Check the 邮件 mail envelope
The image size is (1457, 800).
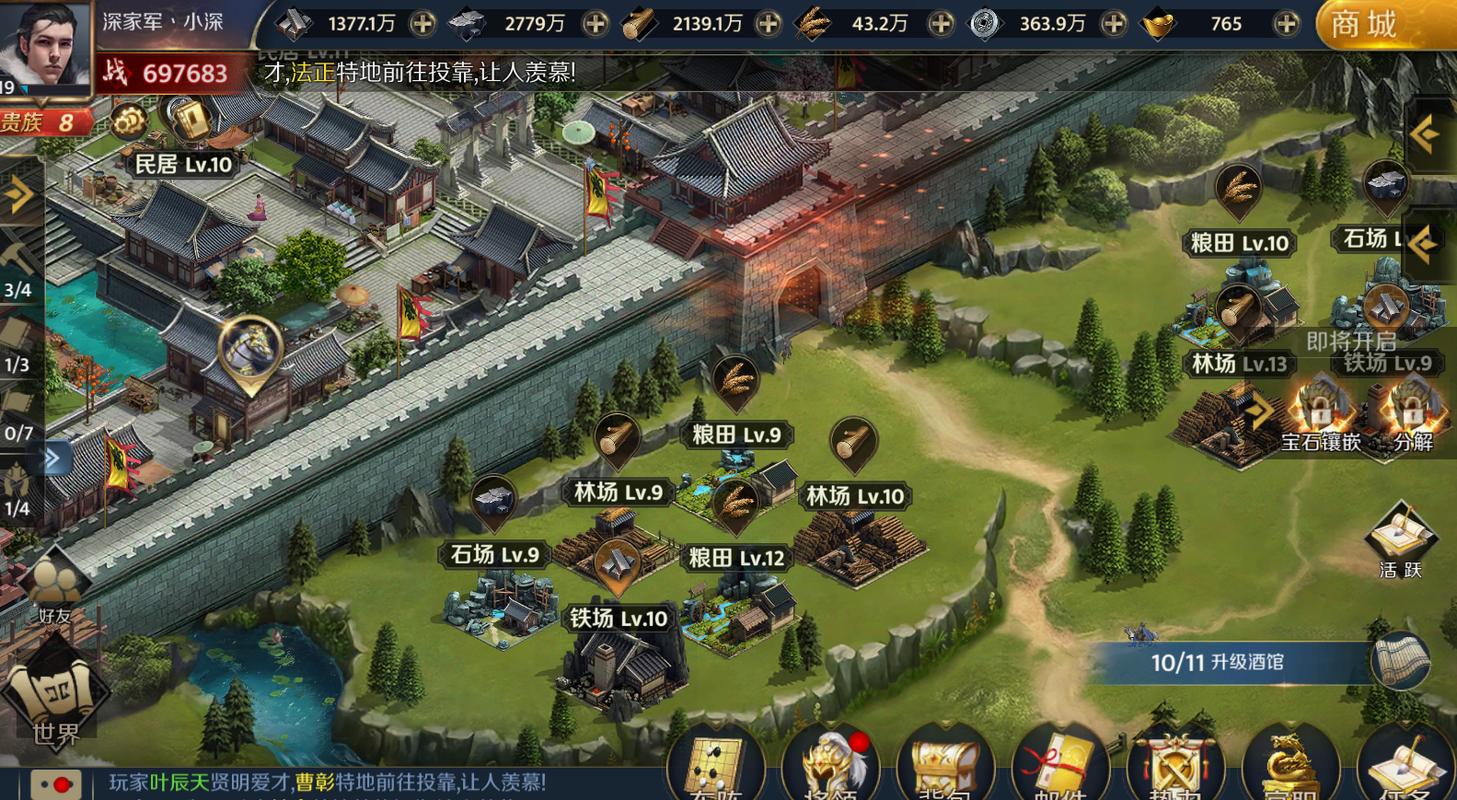tap(1060, 770)
